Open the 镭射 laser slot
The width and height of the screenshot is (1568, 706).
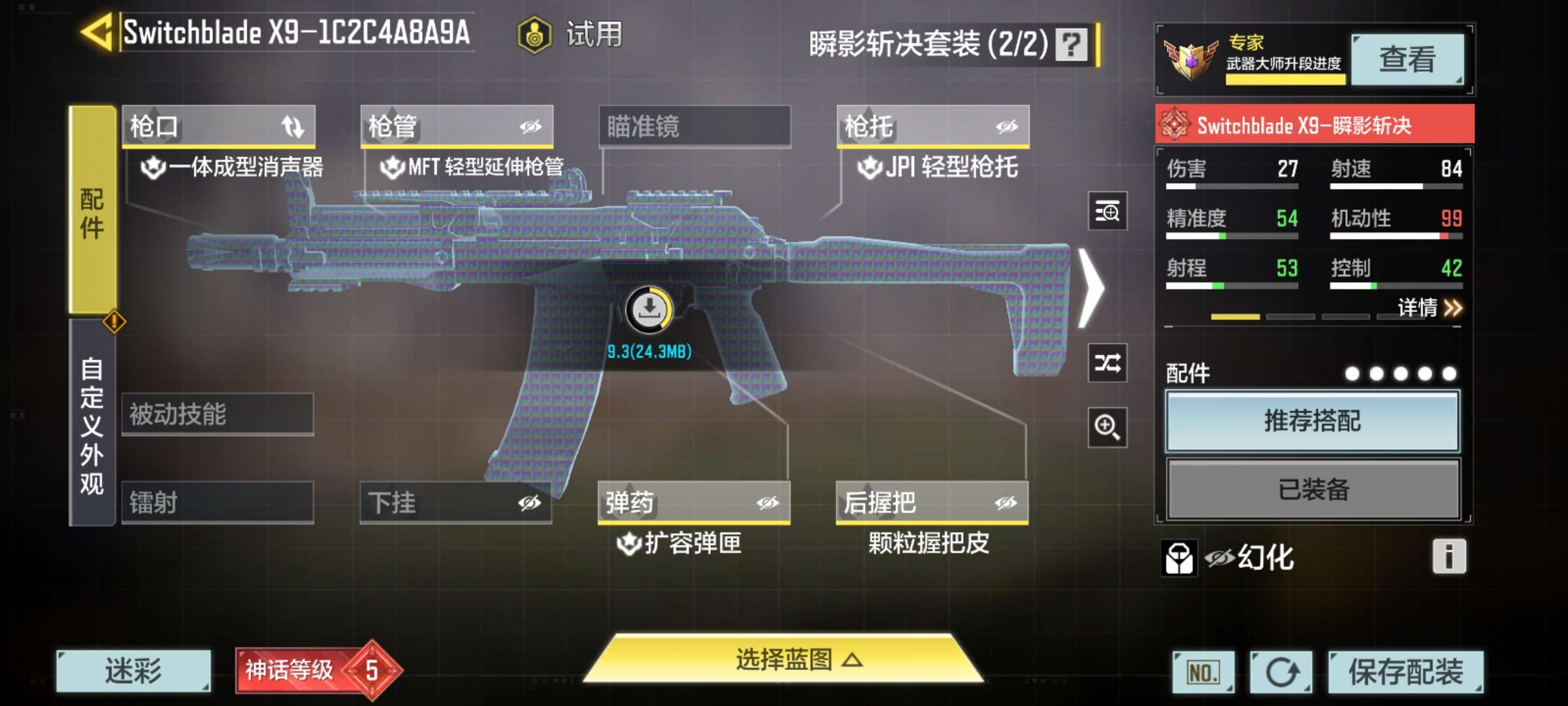click(218, 503)
